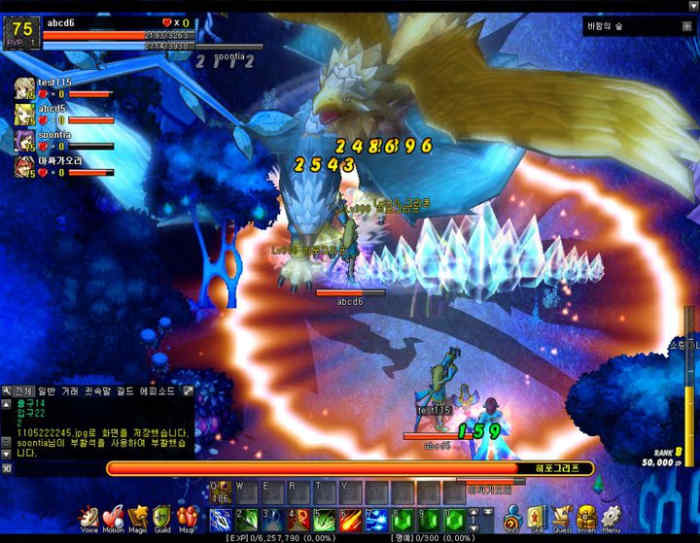
Task: Open the Voice menu icon
Action: tap(90, 517)
